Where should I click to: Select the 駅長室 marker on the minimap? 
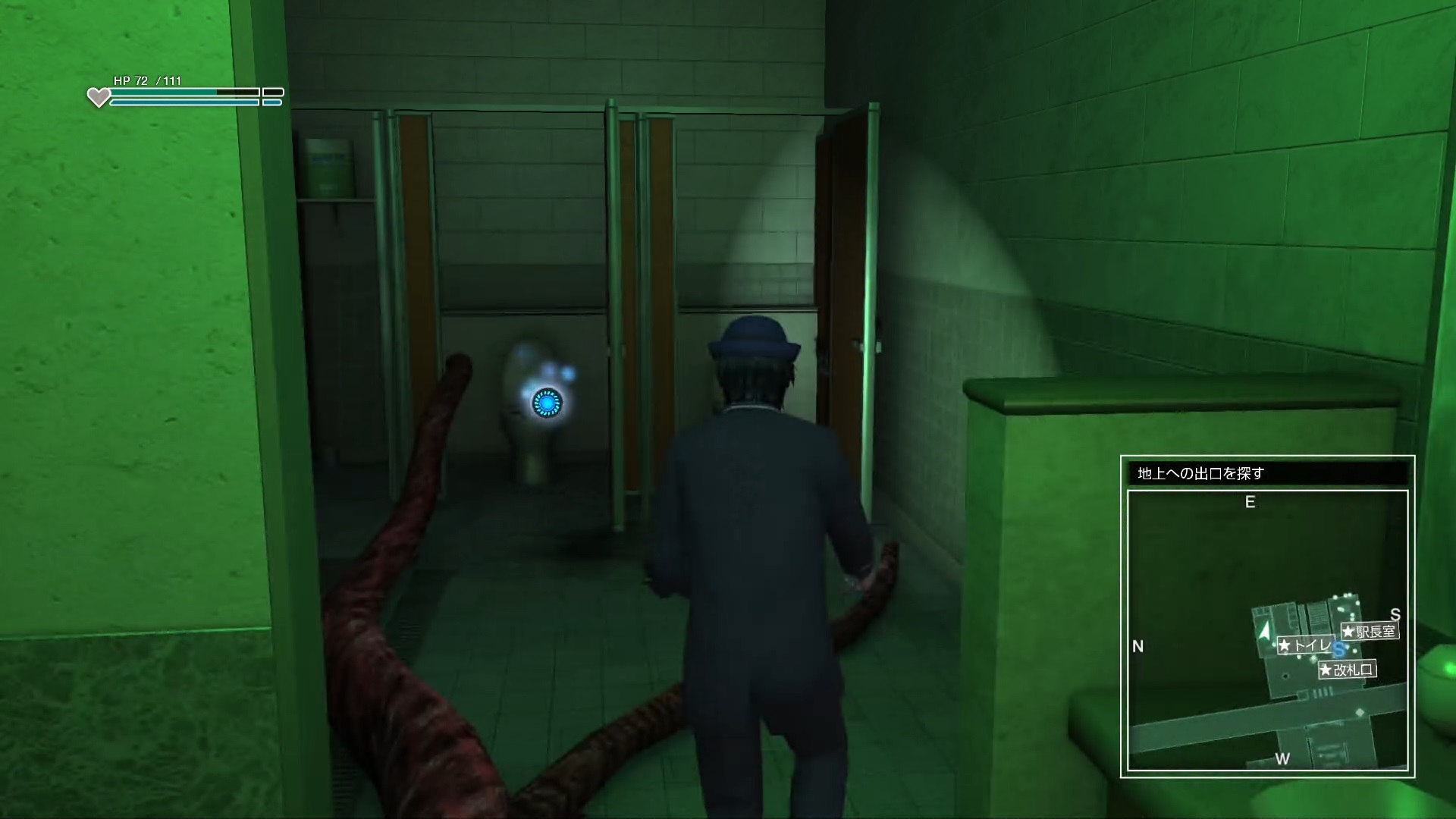(1369, 631)
